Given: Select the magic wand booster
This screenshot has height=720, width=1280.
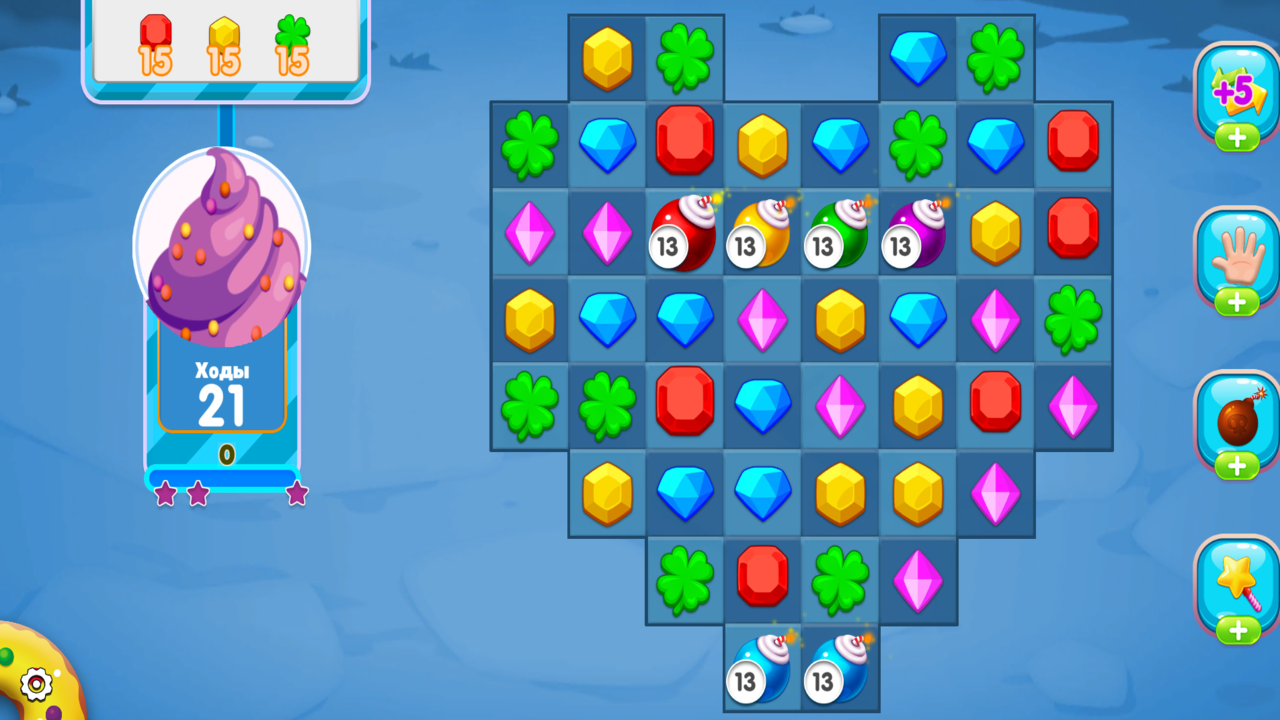Looking at the screenshot, I should click(x=1237, y=582).
